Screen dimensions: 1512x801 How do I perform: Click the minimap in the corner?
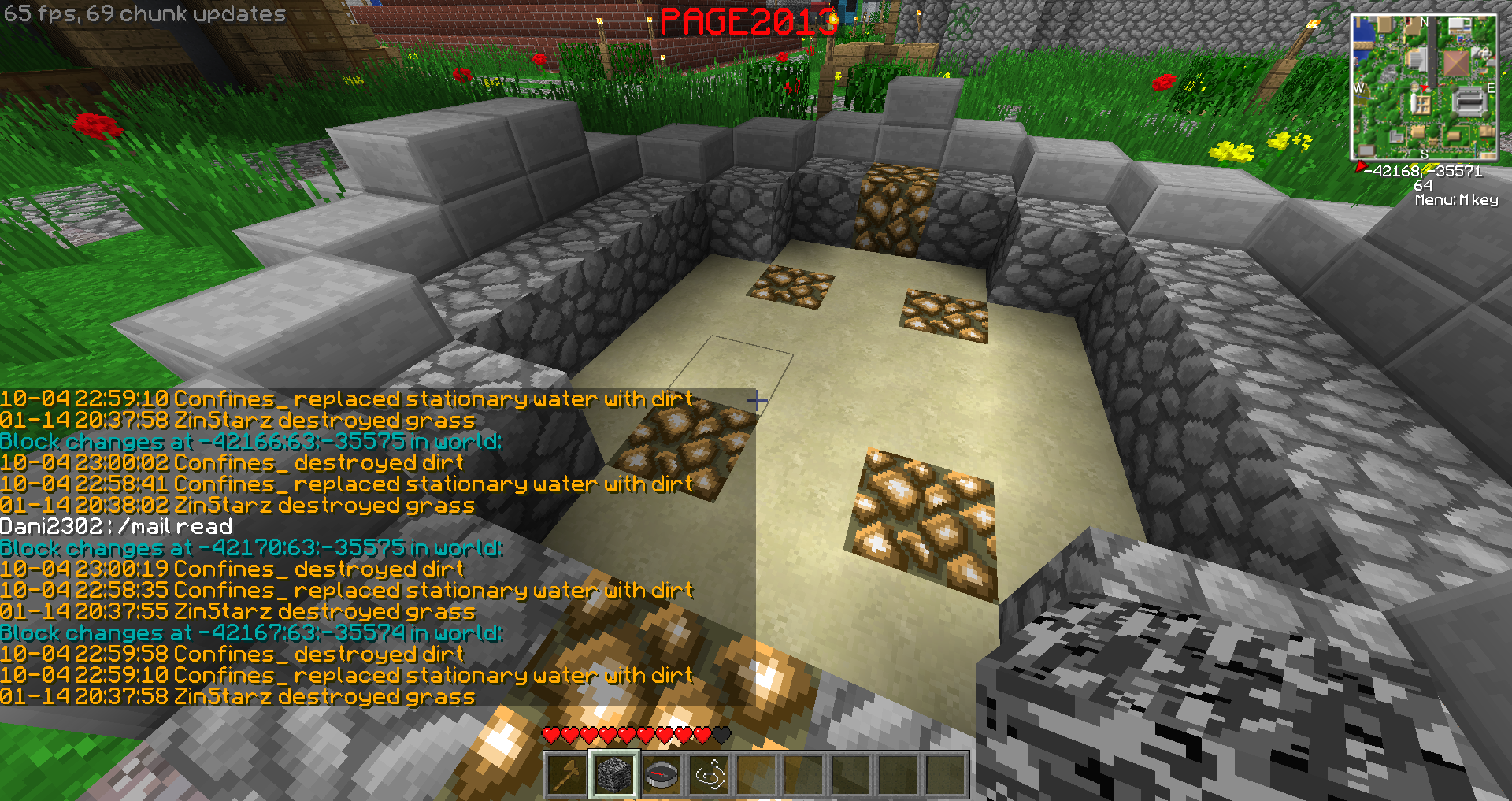tap(1424, 87)
